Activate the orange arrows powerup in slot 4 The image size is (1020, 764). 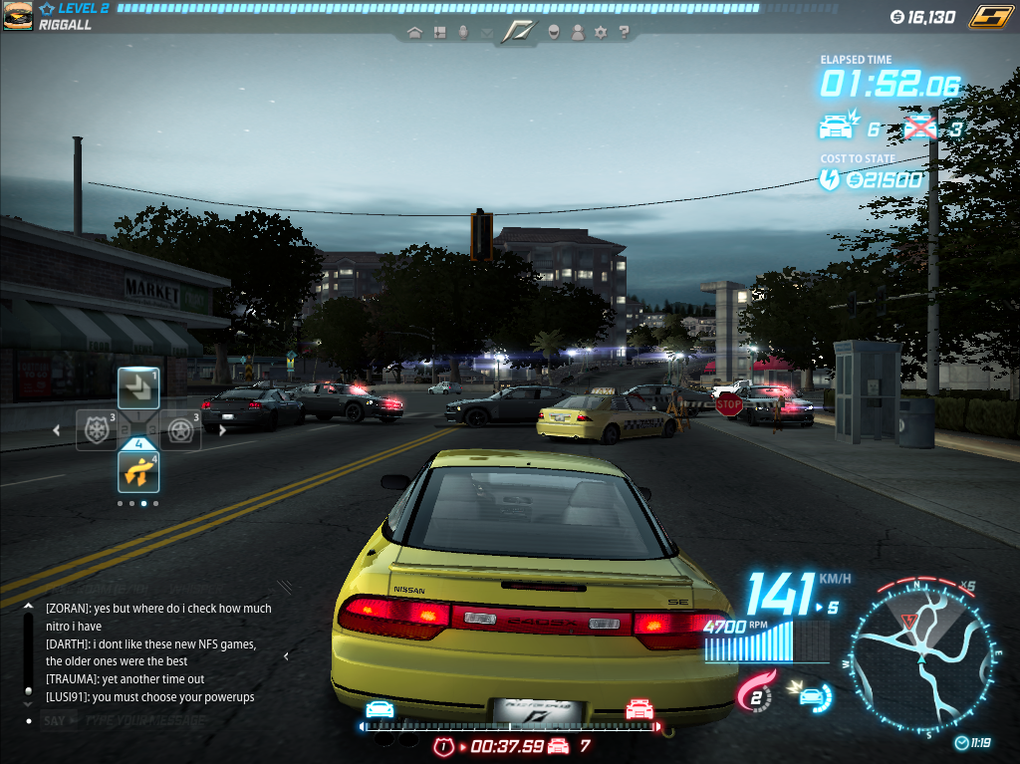(139, 471)
